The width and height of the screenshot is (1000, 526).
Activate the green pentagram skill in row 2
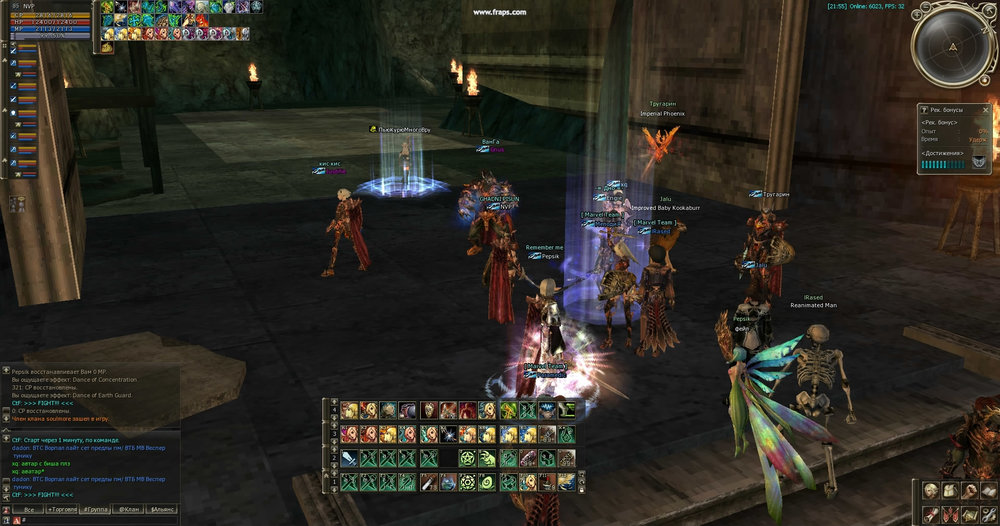coord(467,458)
